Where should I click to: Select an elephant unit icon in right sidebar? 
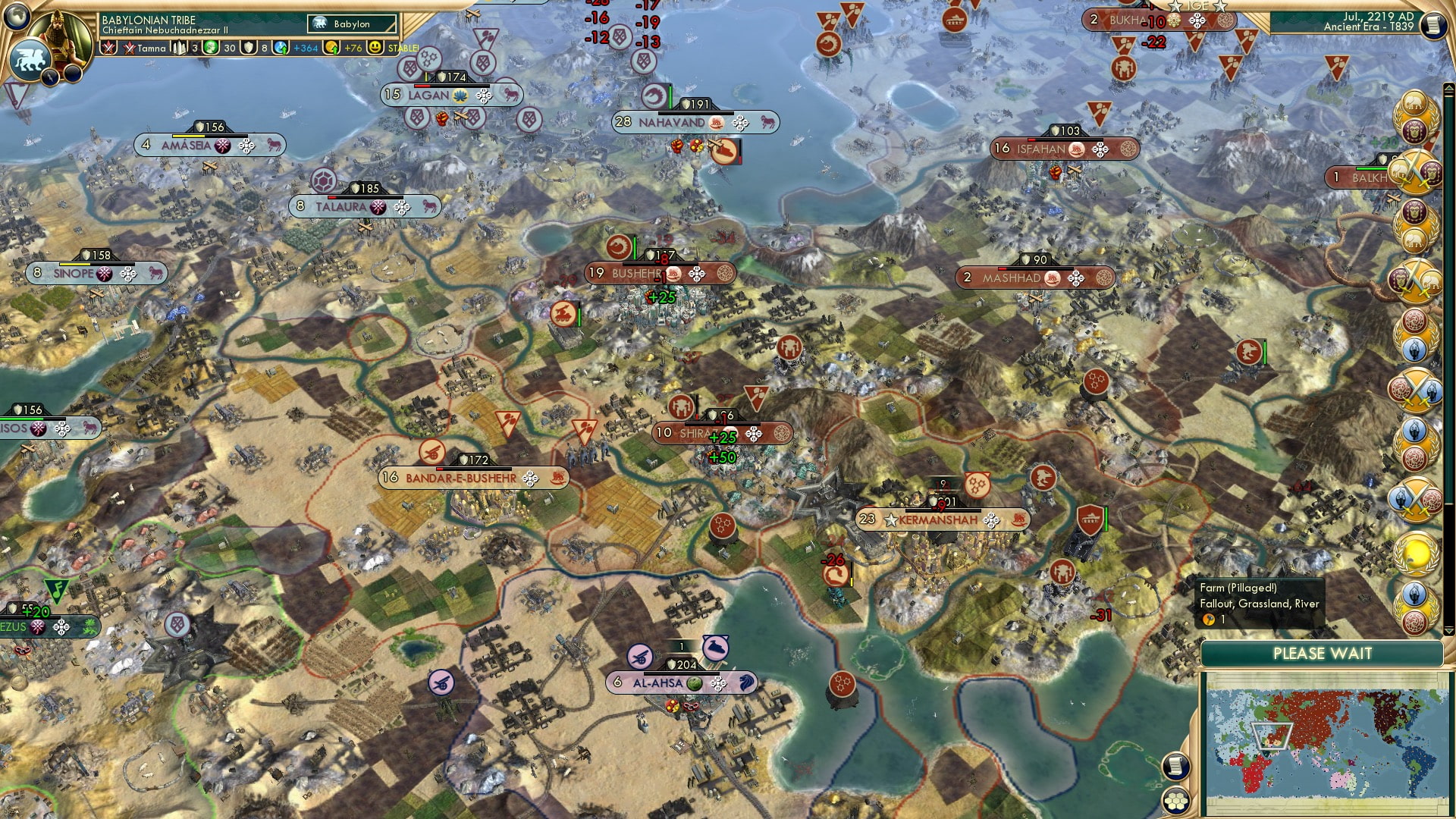pos(1415,103)
